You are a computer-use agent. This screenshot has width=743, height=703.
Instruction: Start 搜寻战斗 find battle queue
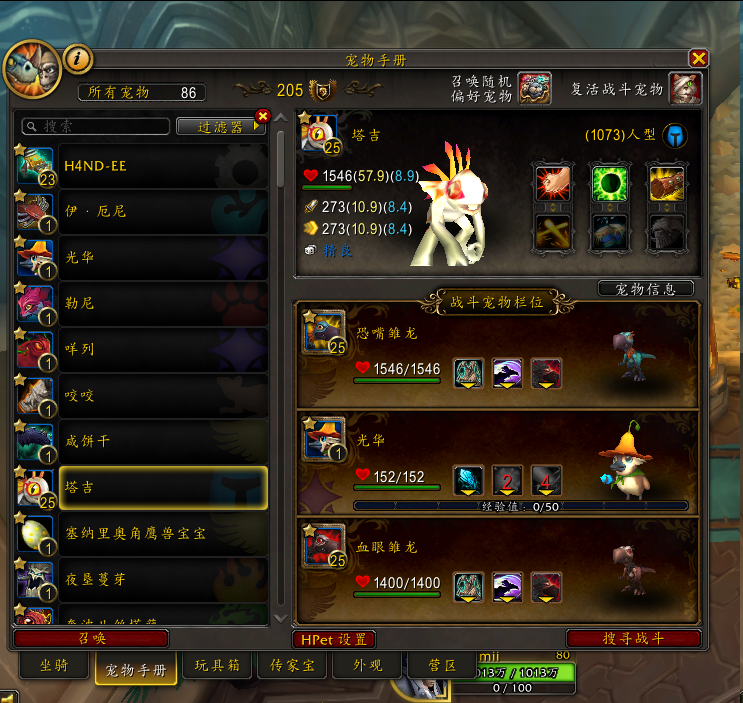coord(632,638)
